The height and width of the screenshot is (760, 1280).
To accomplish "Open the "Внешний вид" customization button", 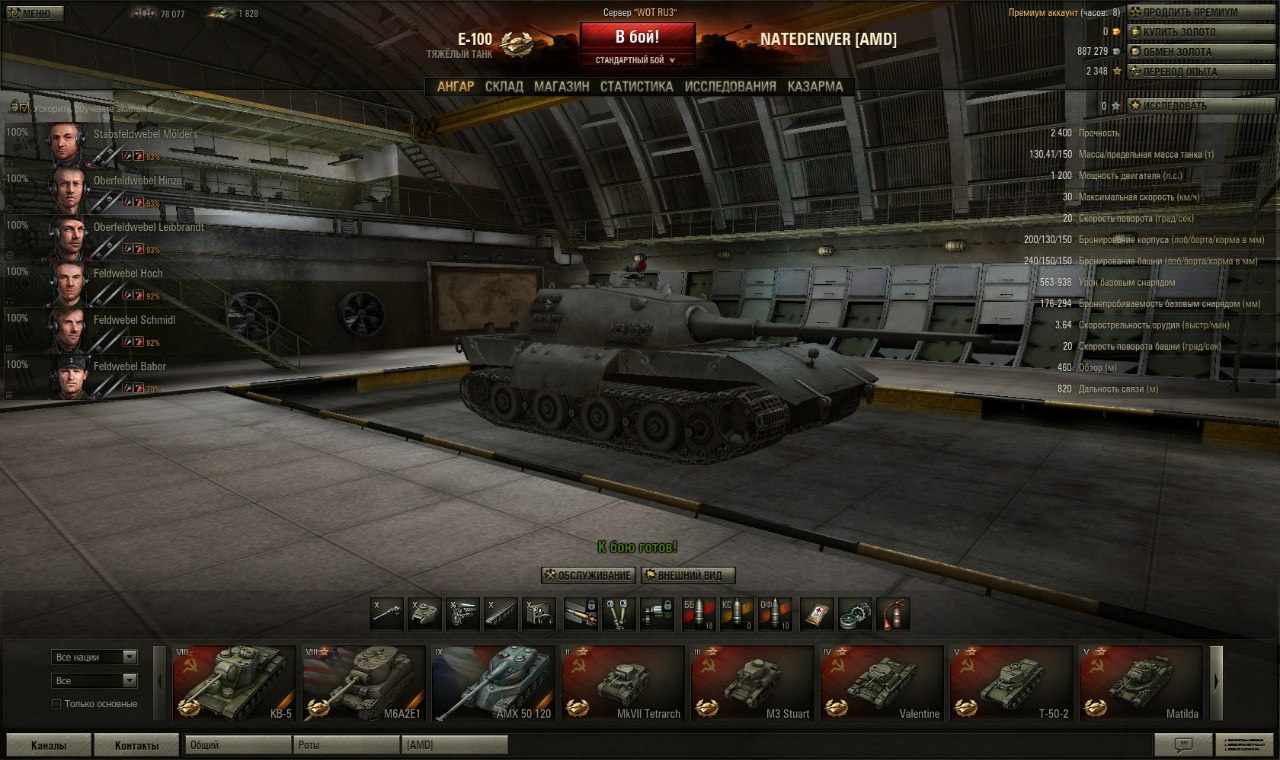I will click(688, 576).
